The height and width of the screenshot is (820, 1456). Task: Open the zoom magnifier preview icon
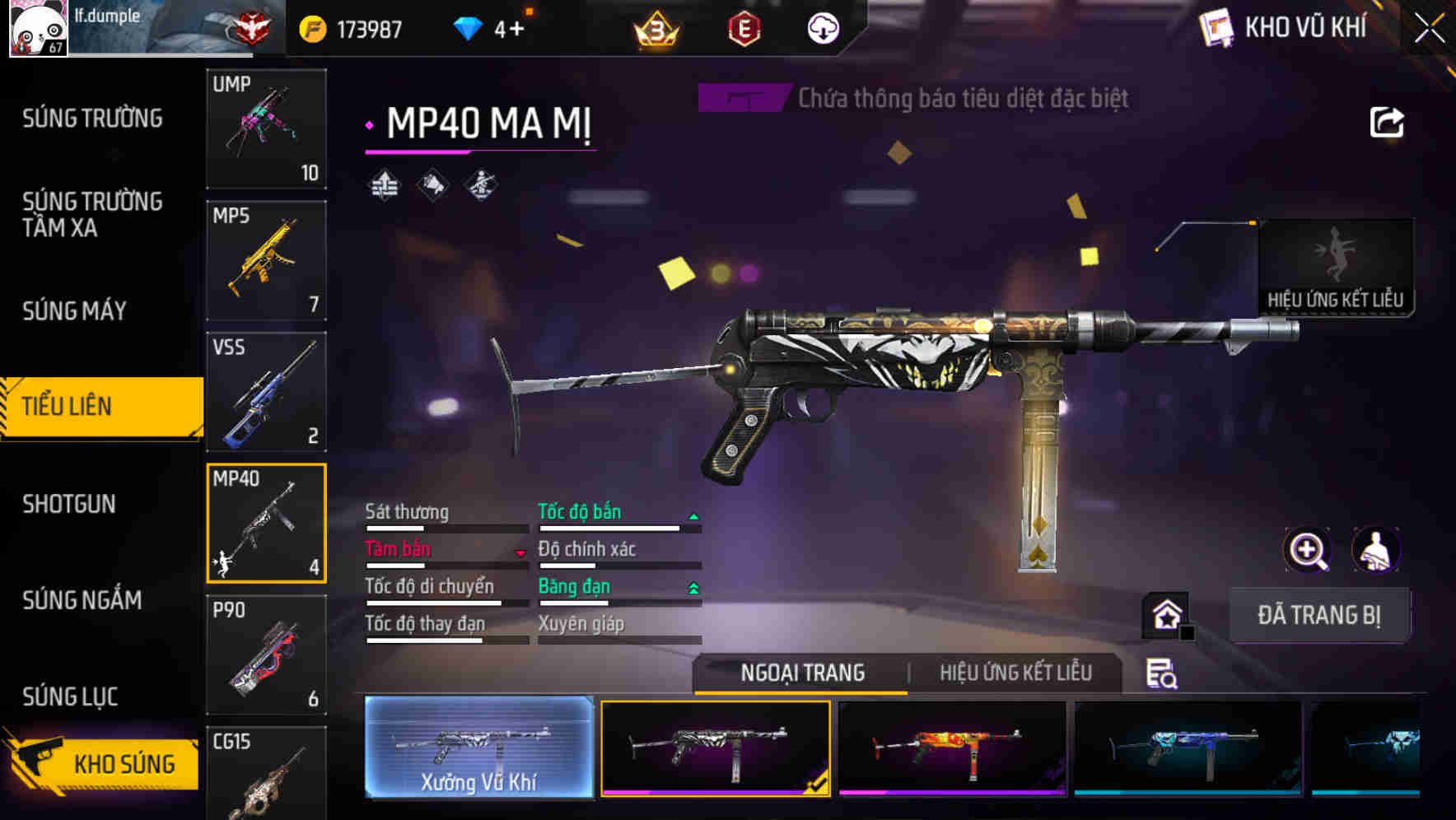1305,550
